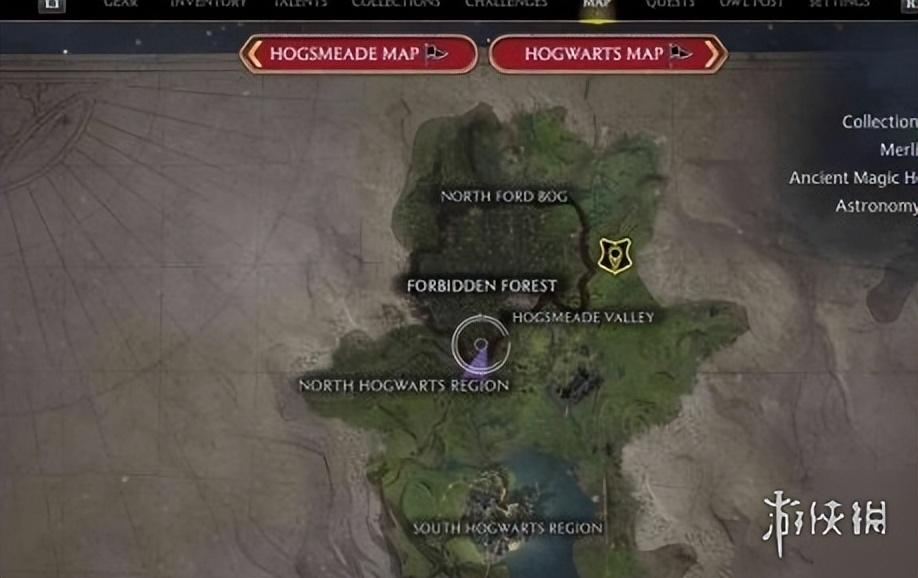Open the Settings tab
This screenshot has width=918, height=578.
(x=840, y=4)
